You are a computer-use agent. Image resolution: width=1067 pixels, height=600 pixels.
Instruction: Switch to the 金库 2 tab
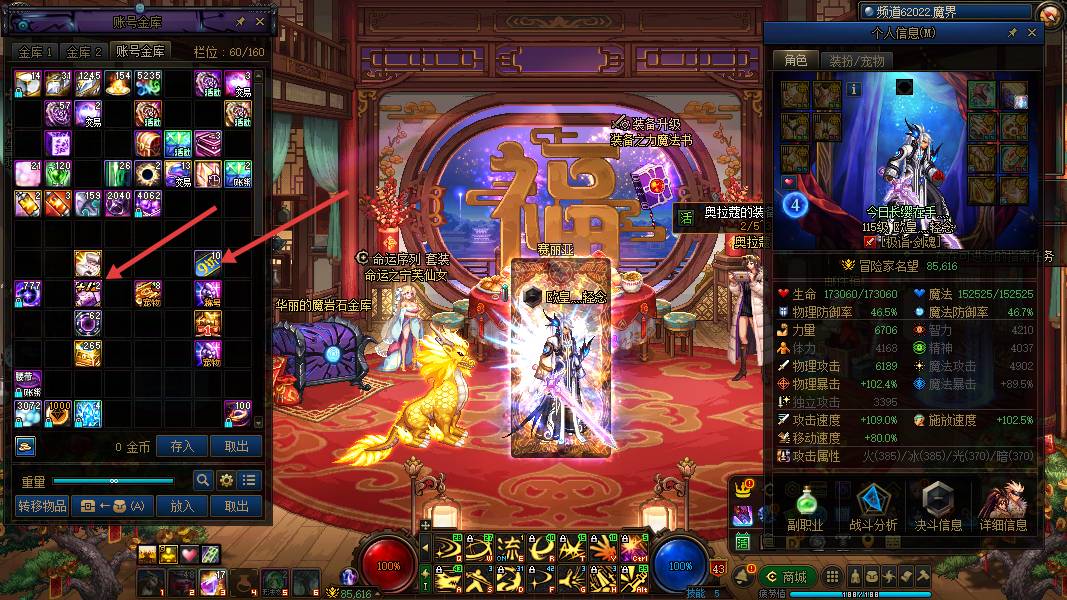[84, 51]
